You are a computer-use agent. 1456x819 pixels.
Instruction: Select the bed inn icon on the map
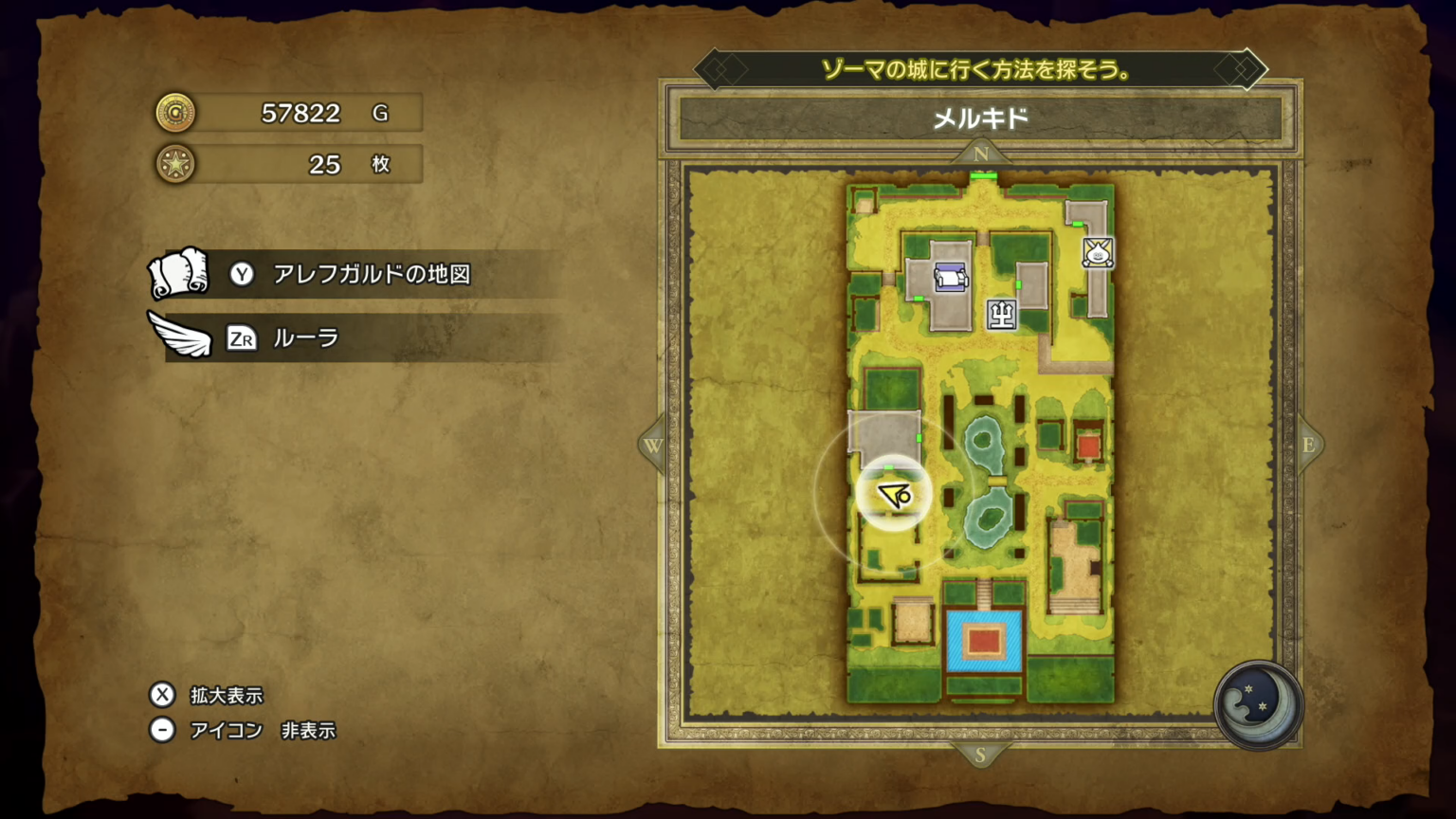click(x=949, y=276)
